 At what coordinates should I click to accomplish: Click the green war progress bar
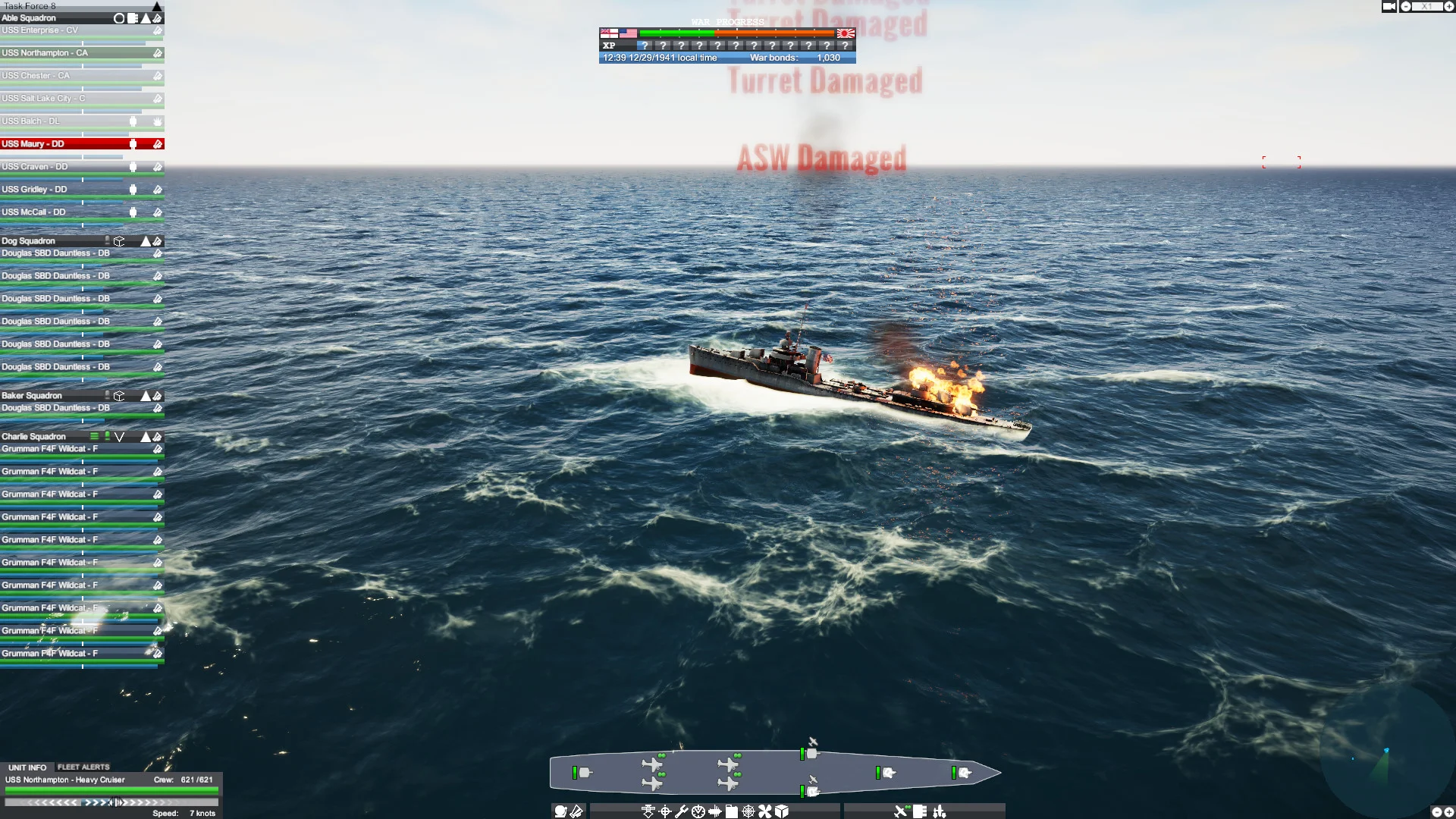click(675, 33)
